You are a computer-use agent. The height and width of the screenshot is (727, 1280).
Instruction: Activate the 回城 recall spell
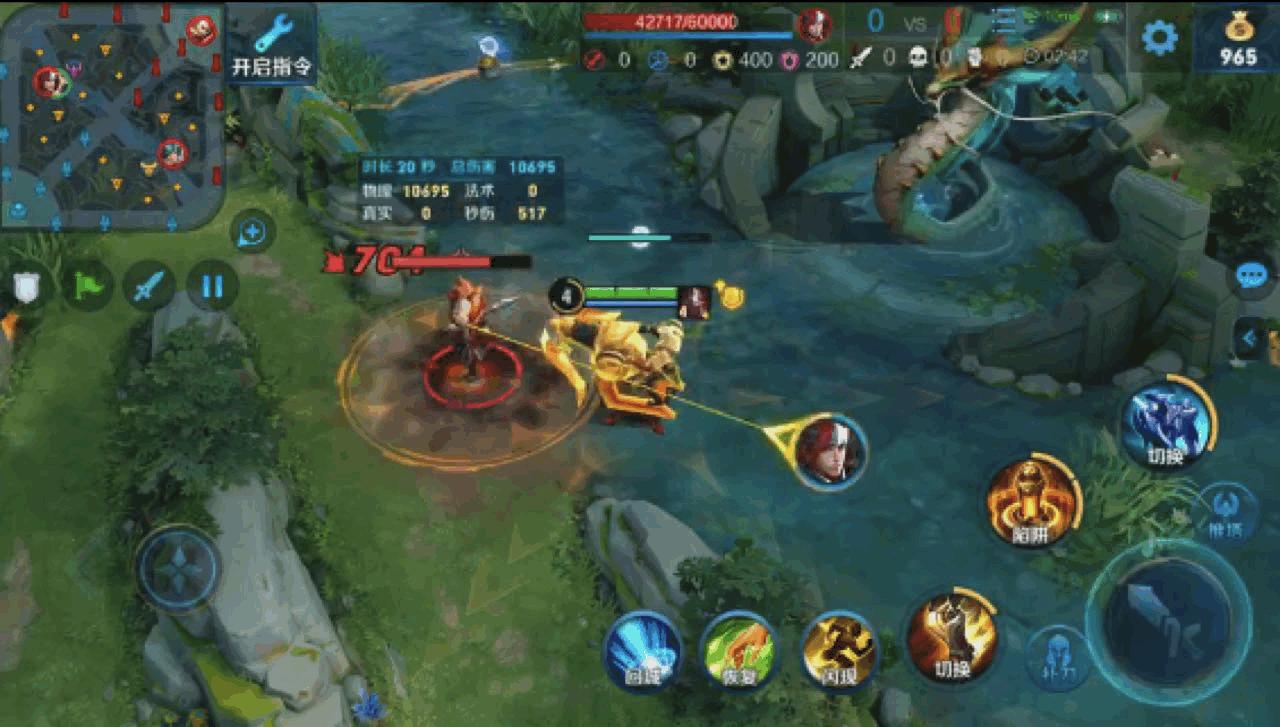643,649
